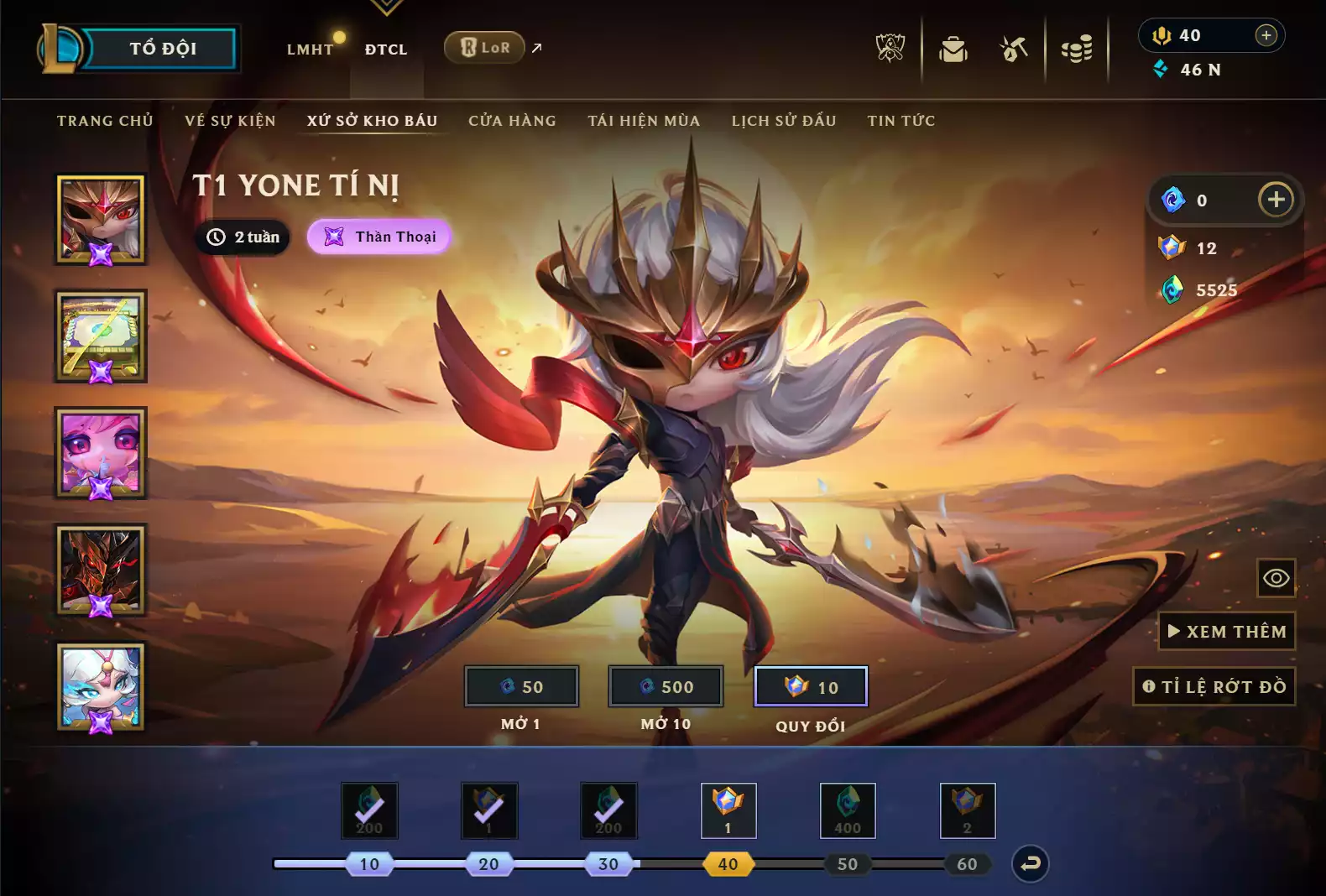Click the plus button next to token balance 0
This screenshot has width=1326, height=896.
[1276, 200]
